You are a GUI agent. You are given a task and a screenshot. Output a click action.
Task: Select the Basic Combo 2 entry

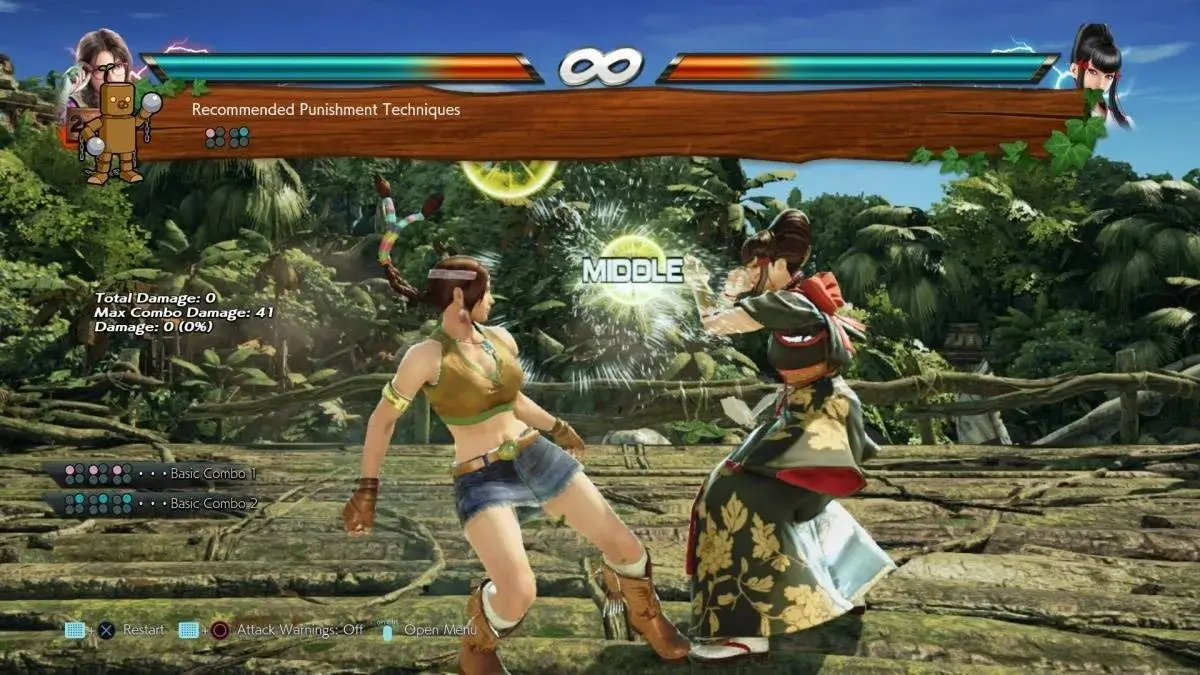(x=213, y=503)
